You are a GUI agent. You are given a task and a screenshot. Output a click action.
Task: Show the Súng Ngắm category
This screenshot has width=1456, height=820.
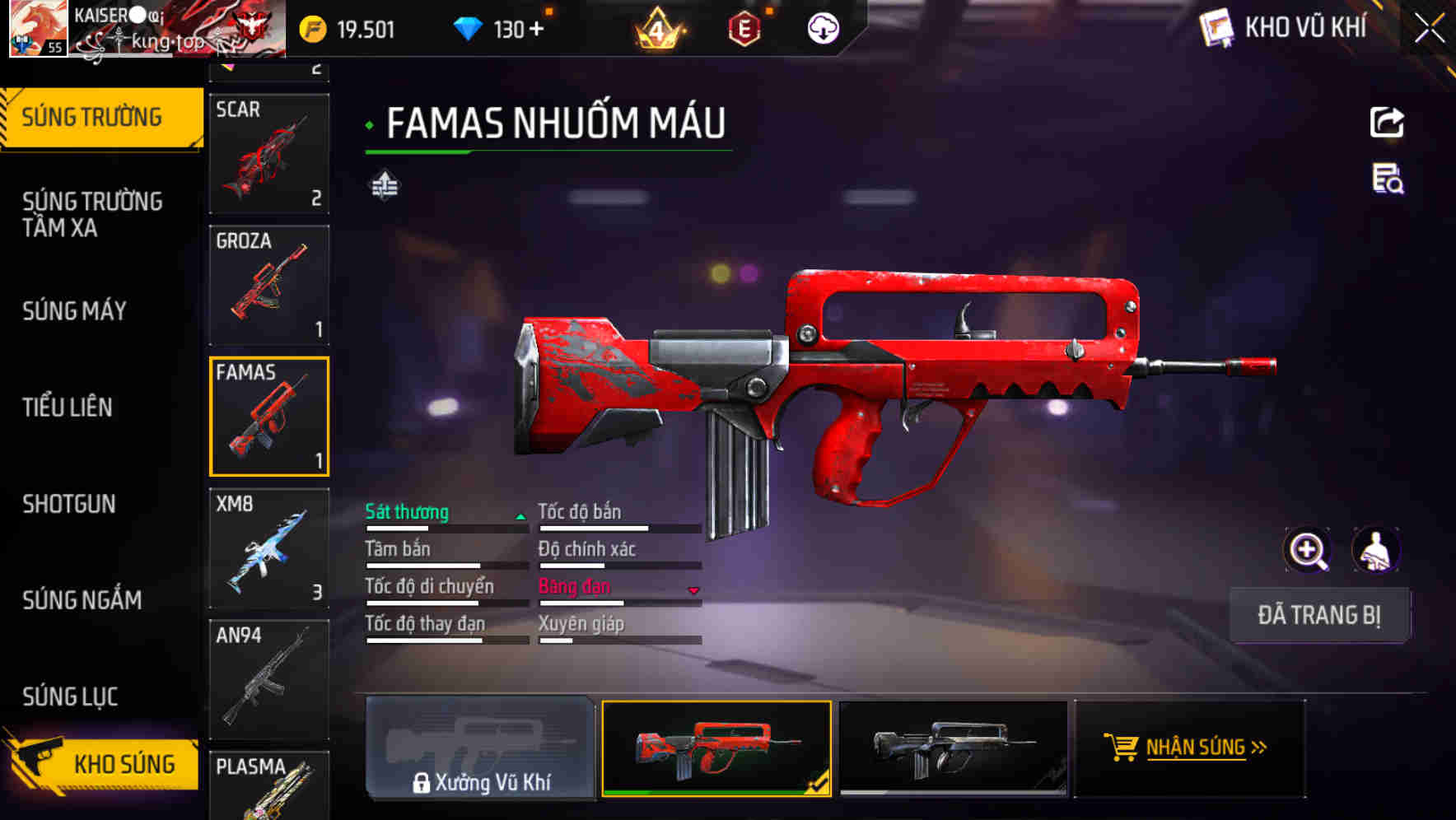pyautogui.click(x=82, y=600)
